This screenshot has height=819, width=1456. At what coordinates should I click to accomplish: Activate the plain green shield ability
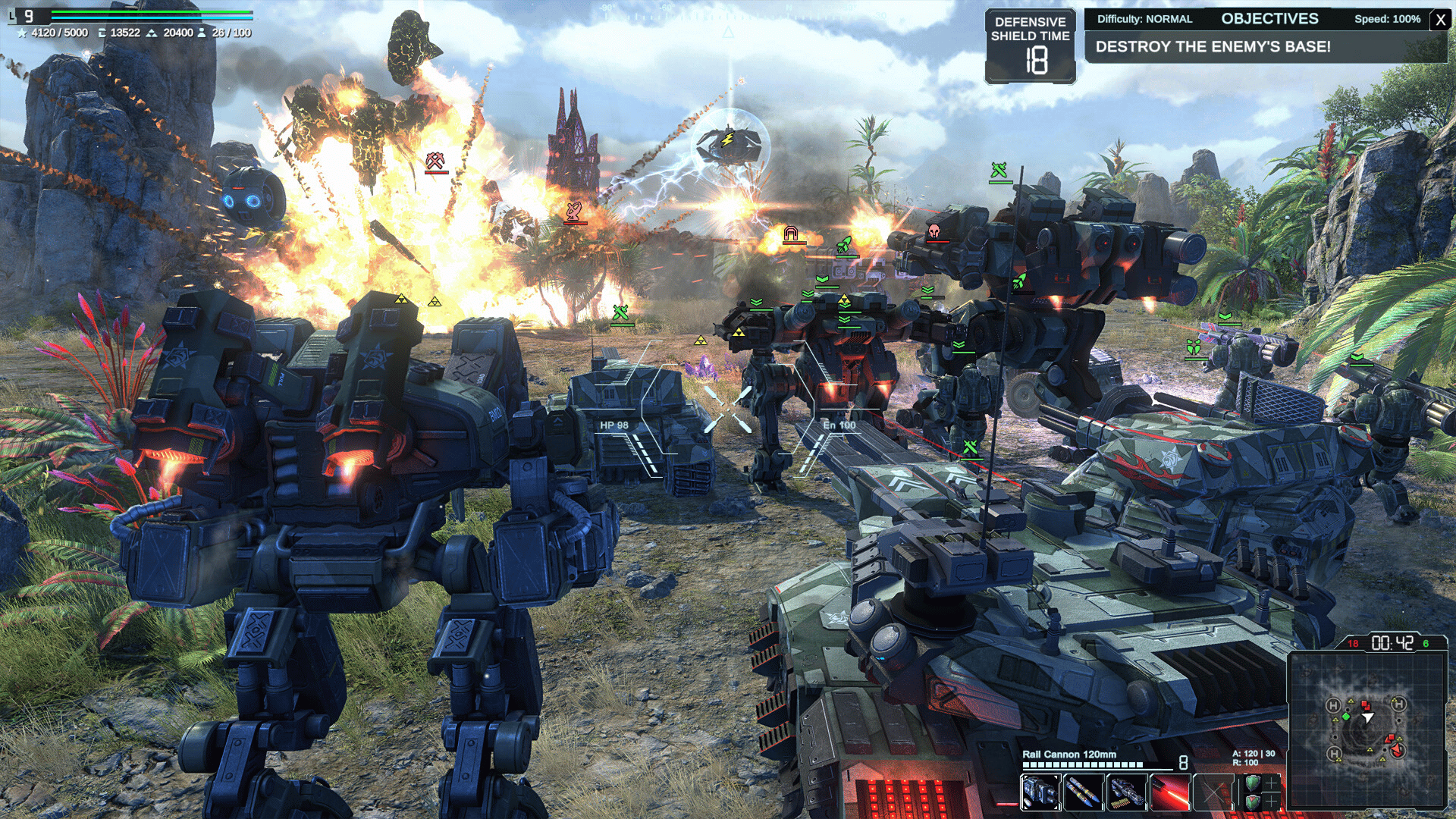1253,783
